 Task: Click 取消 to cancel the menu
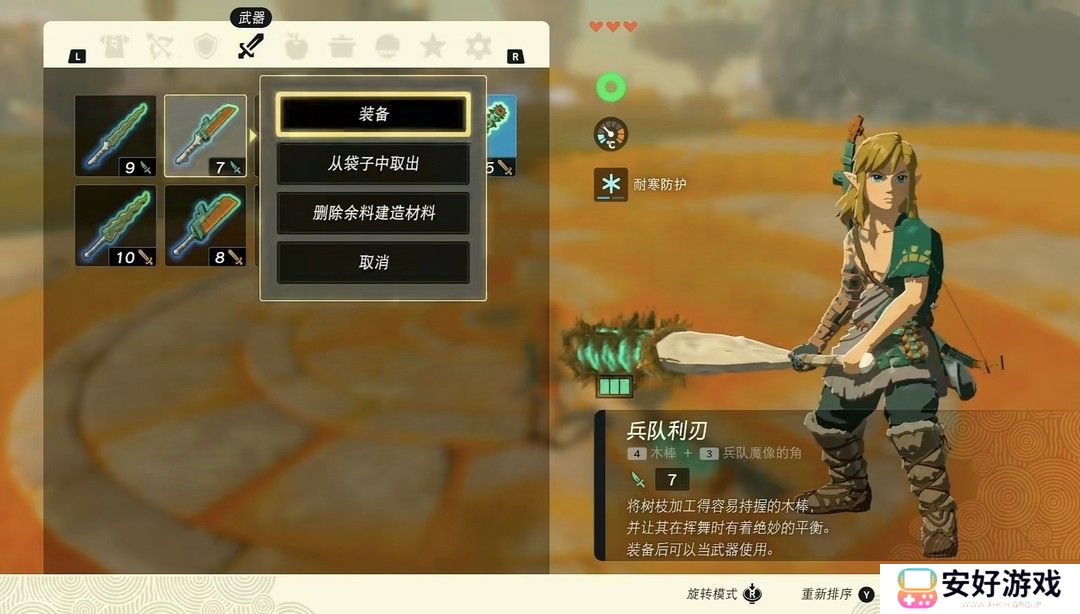click(x=373, y=262)
